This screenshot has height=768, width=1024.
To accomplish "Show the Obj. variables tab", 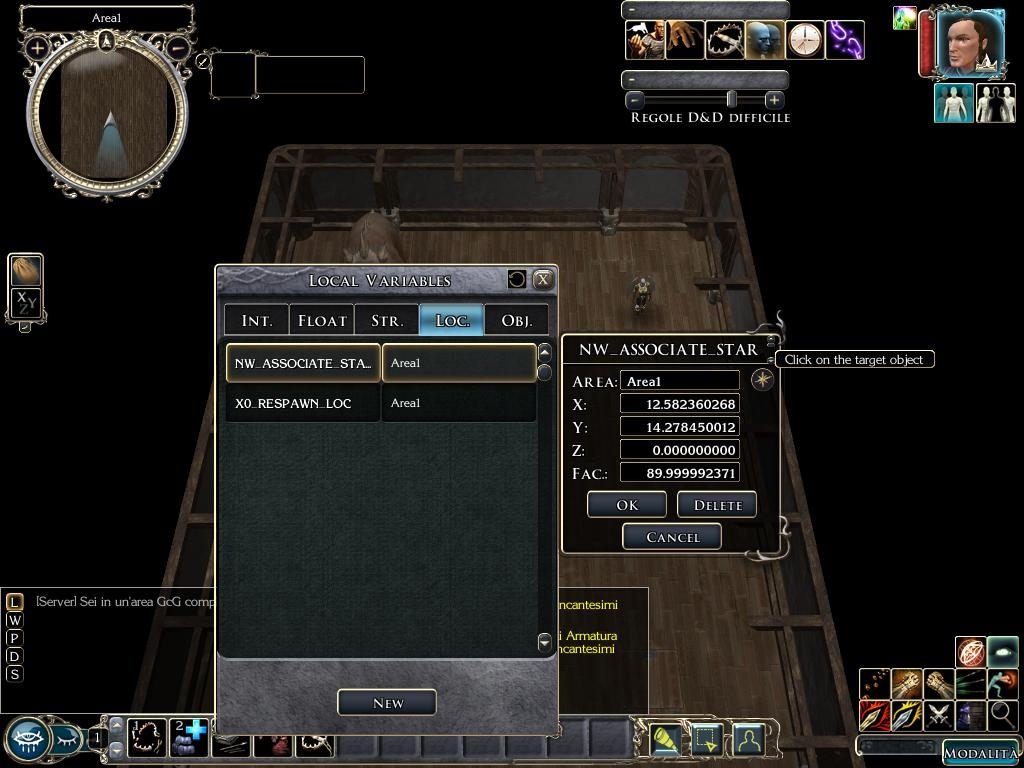I will pos(517,320).
